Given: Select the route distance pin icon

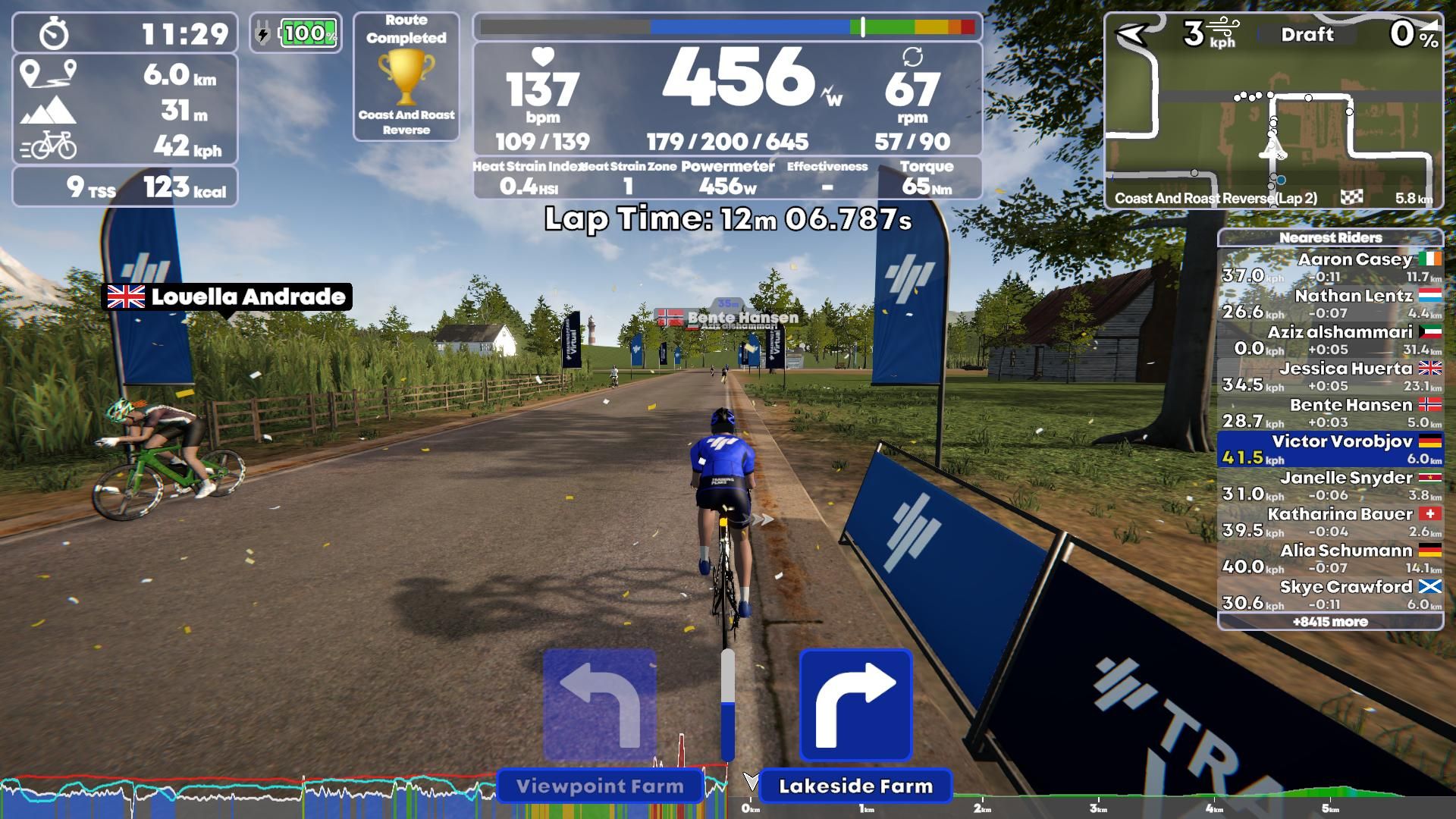Looking at the screenshot, I should point(49,76).
